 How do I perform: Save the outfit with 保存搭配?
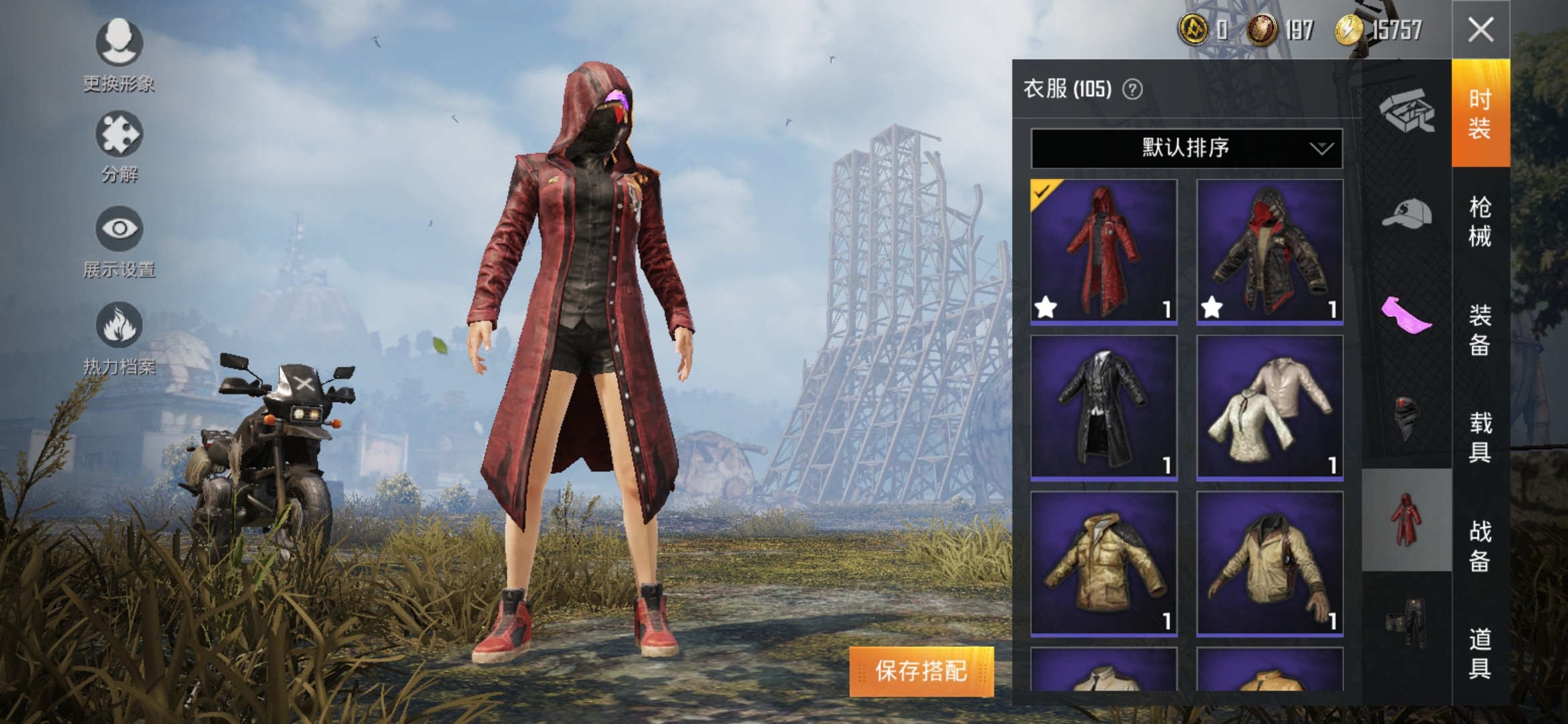pos(921,670)
